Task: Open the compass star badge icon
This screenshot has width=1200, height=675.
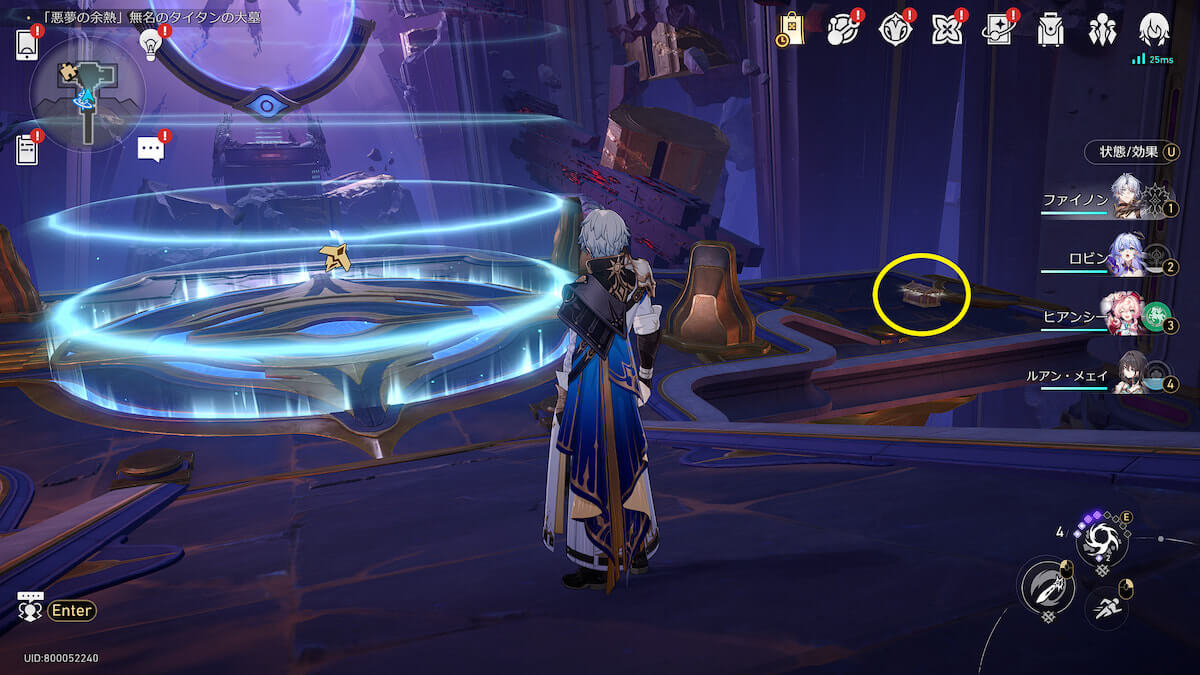Action: pyautogui.click(x=895, y=30)
